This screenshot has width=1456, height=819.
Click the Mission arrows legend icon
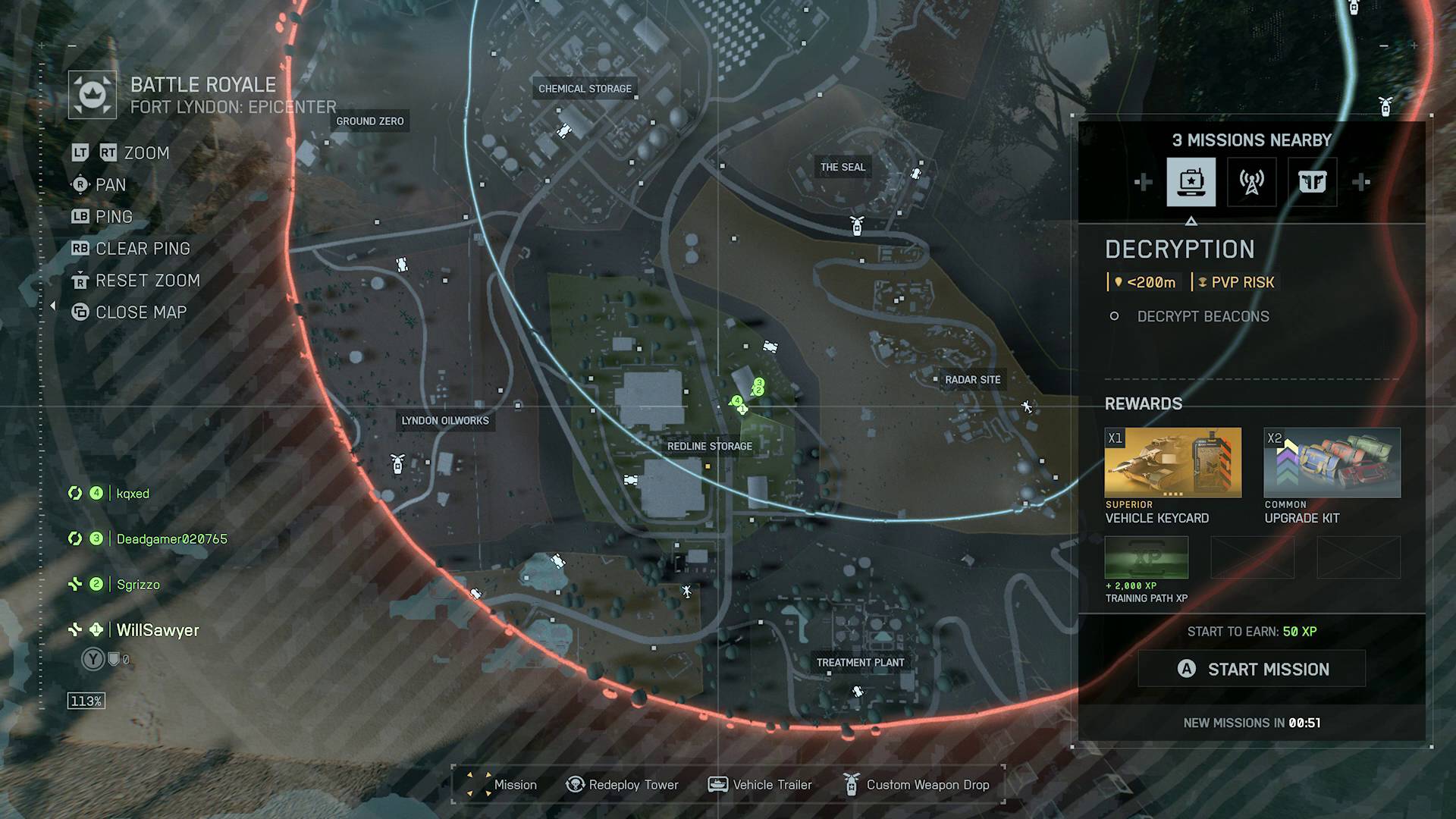tap(479, 784)
